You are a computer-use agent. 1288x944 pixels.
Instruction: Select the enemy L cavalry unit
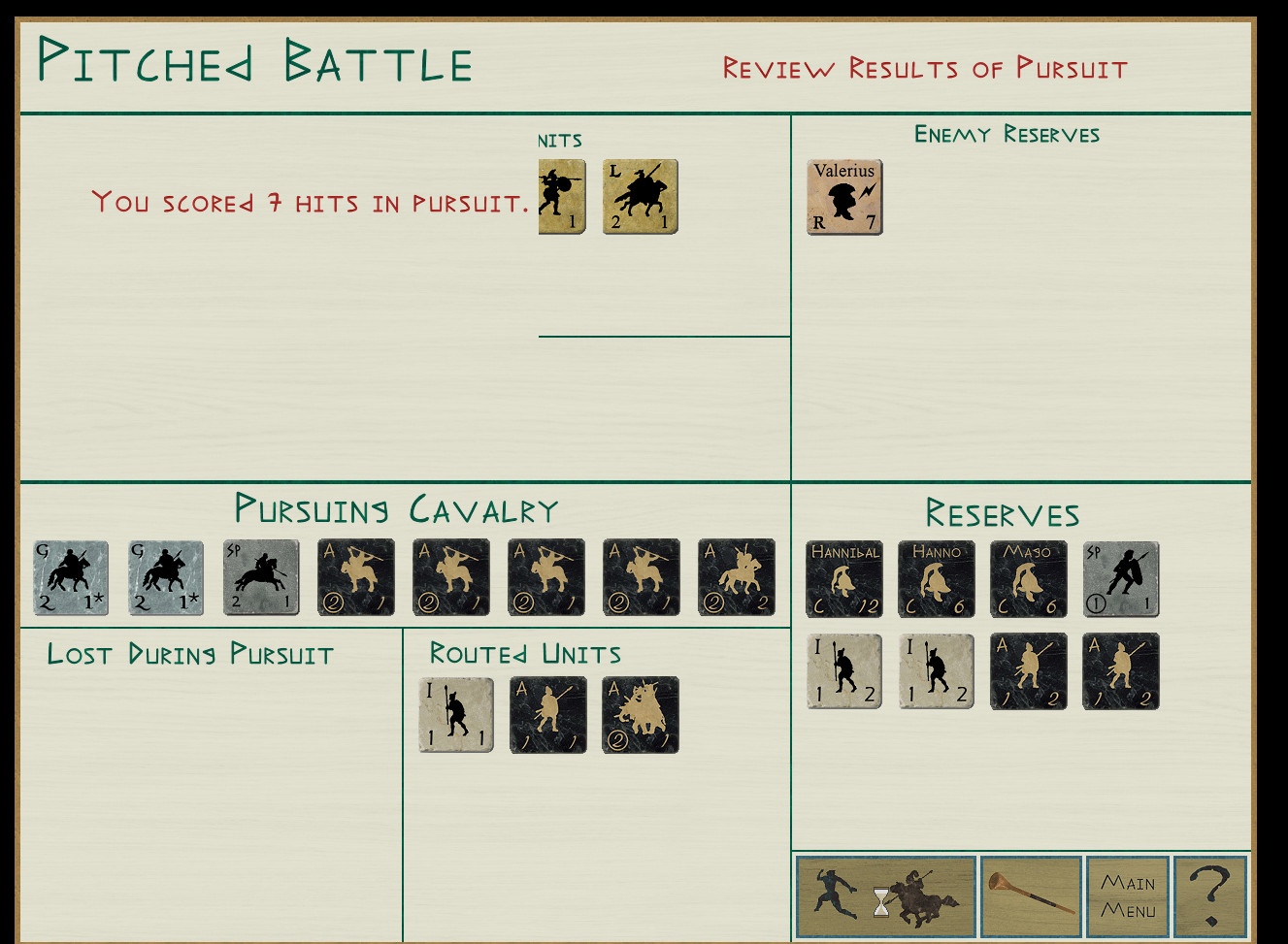tap(641, 197)
